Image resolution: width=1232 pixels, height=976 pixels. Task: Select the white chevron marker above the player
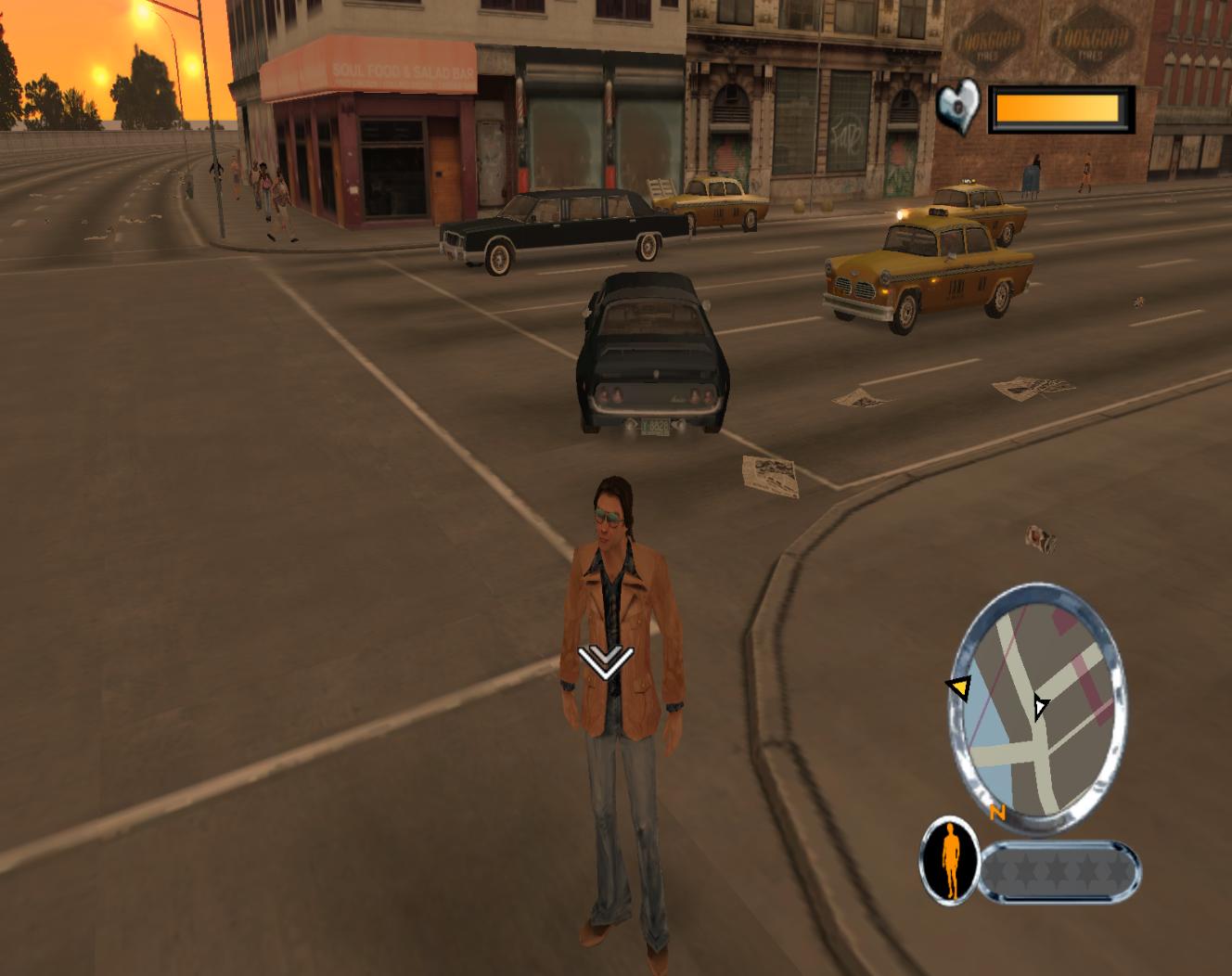(608, 662)
